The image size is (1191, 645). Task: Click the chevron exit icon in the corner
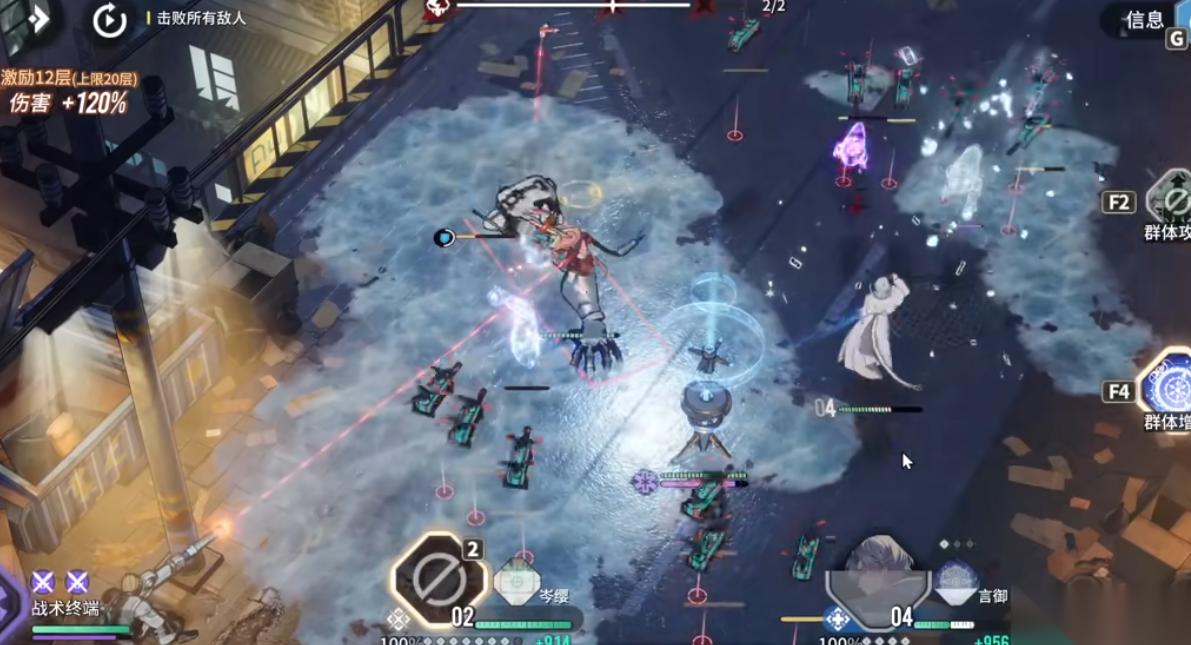point(36,19)
